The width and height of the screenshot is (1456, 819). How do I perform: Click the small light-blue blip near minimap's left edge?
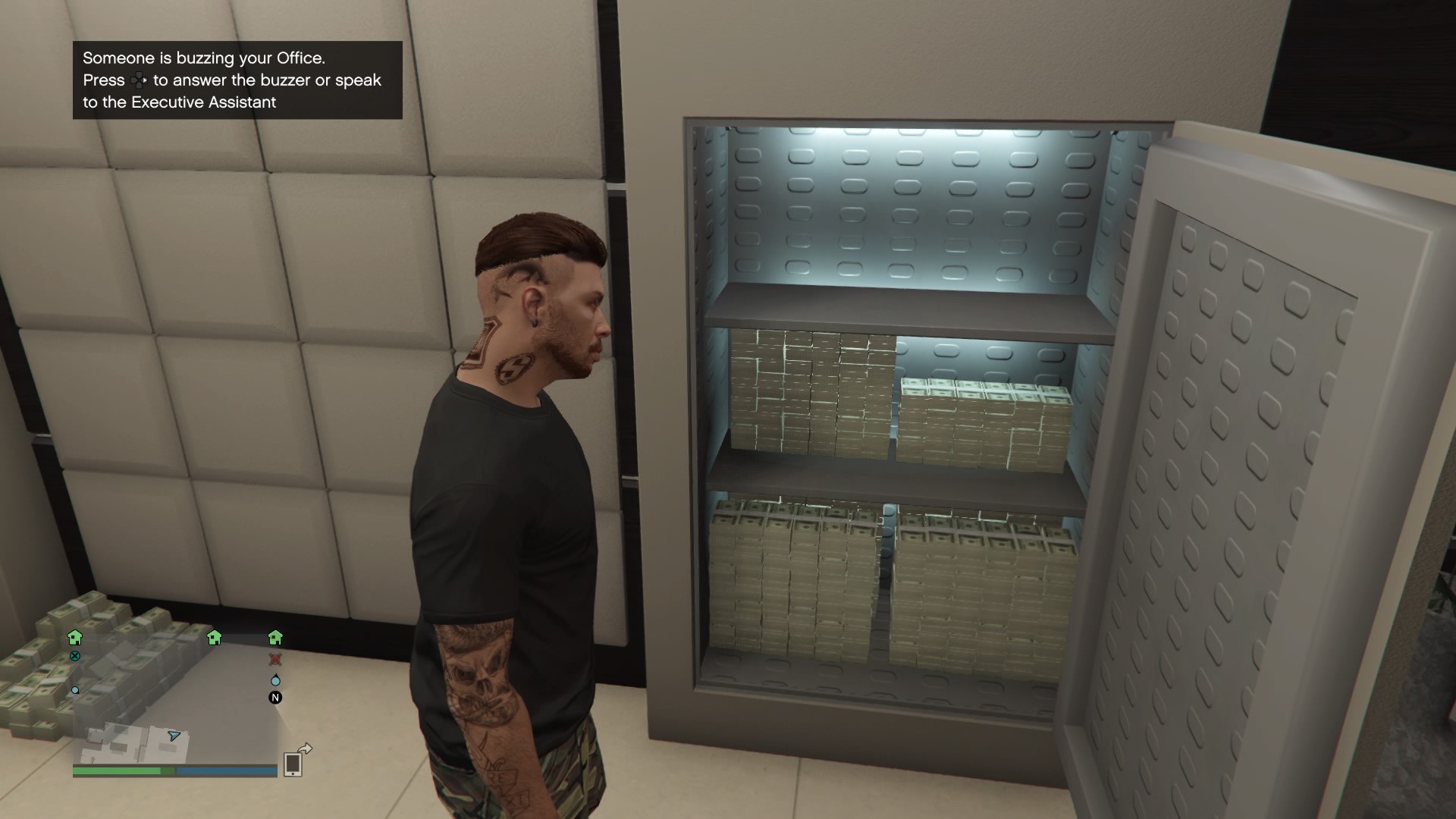click(x=76, y=690)
